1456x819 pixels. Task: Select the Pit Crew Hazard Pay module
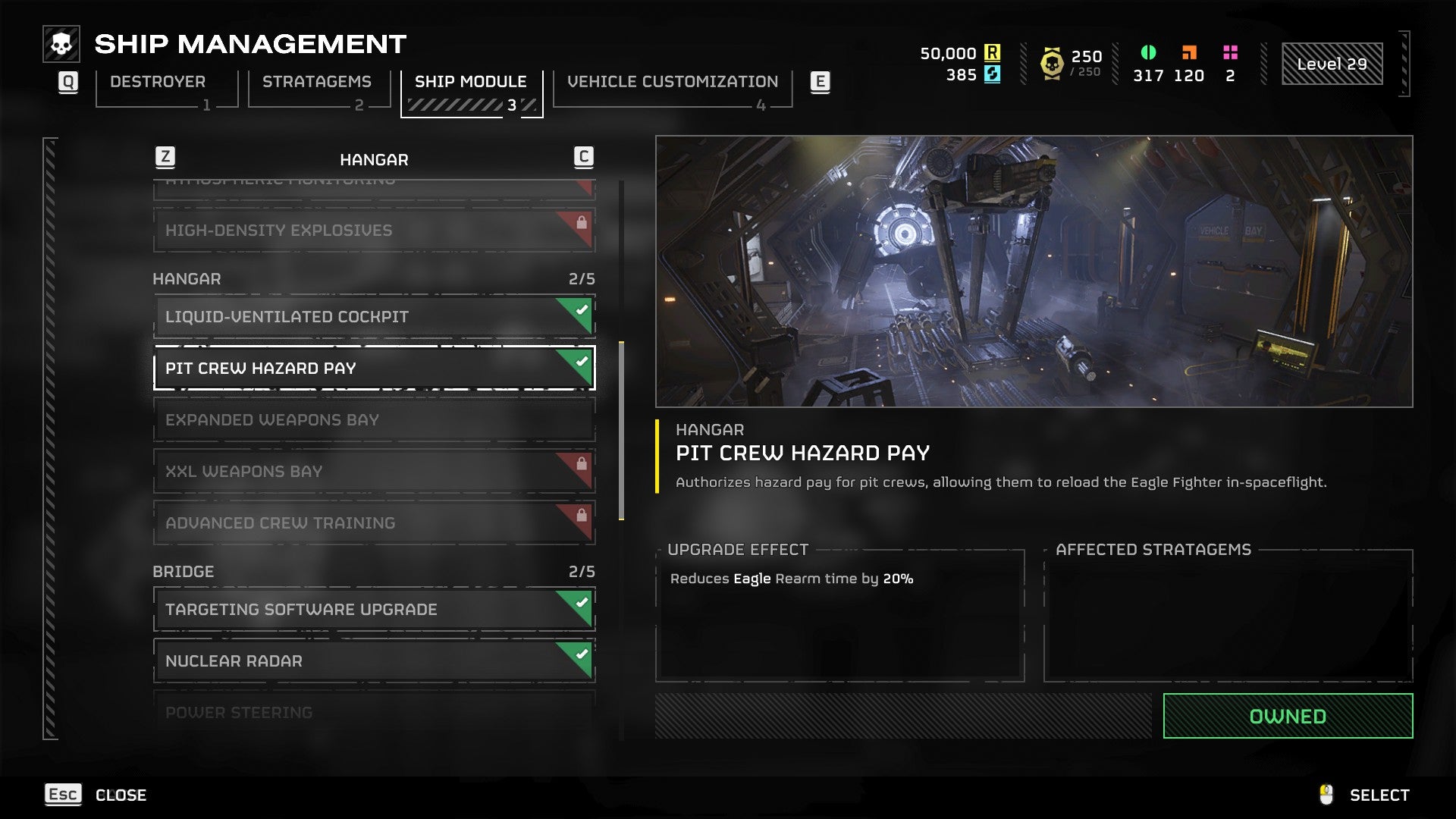point(373,369)
